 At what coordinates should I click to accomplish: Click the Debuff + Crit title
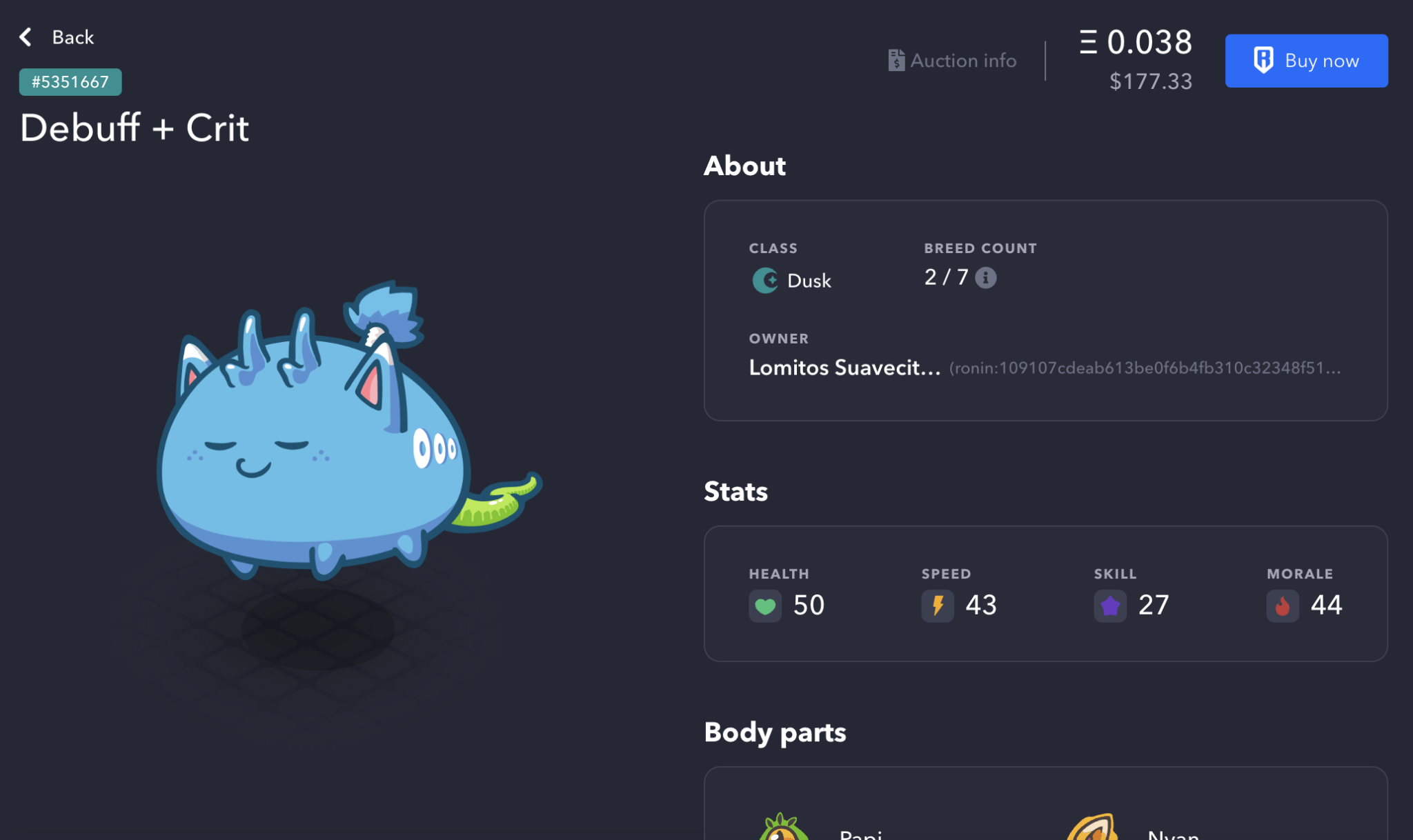(x=135, y=128)
